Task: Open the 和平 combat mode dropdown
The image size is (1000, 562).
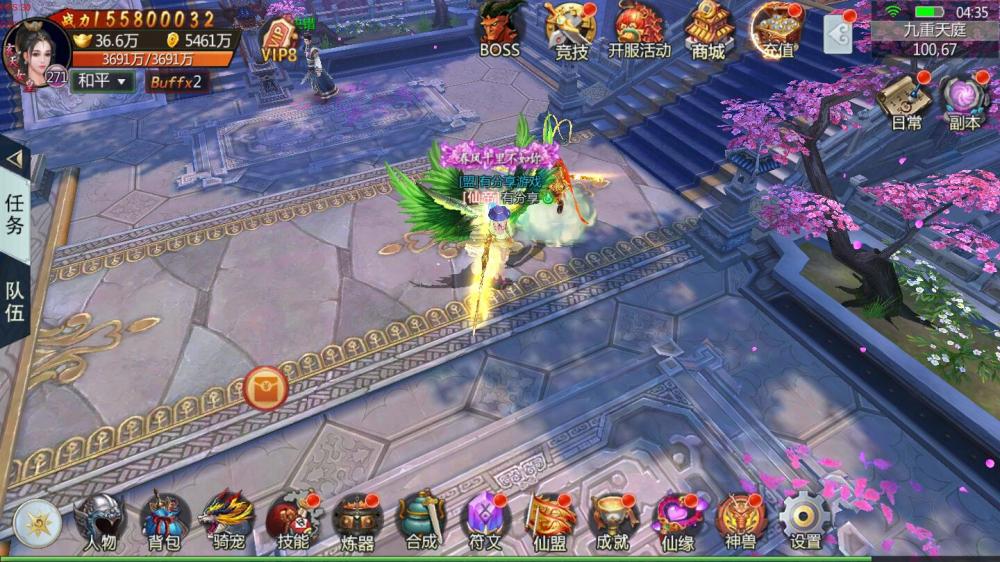Action: click(103, 81)
